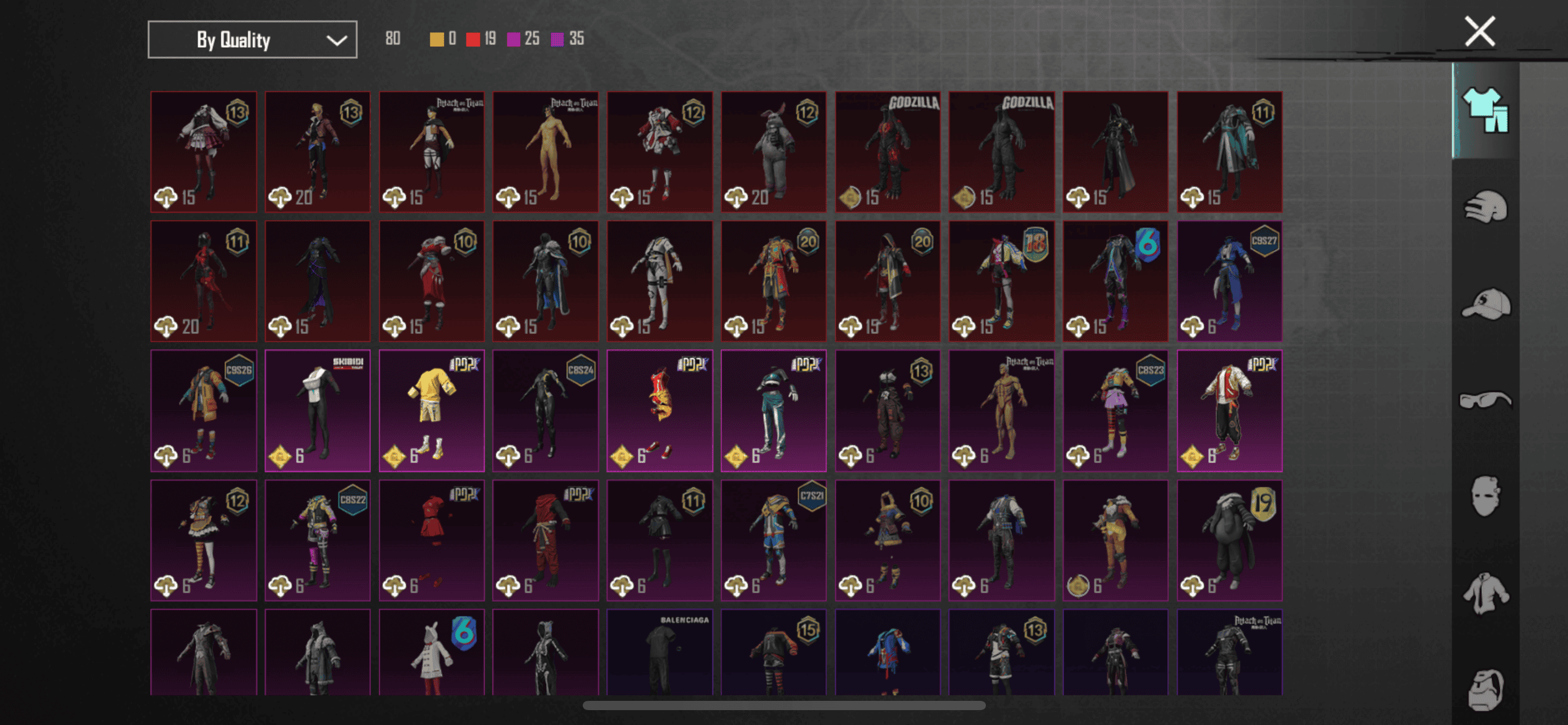Close the inventory screen
Image resolution: width=1568 pixels, height=725 pixels.
1479,32
